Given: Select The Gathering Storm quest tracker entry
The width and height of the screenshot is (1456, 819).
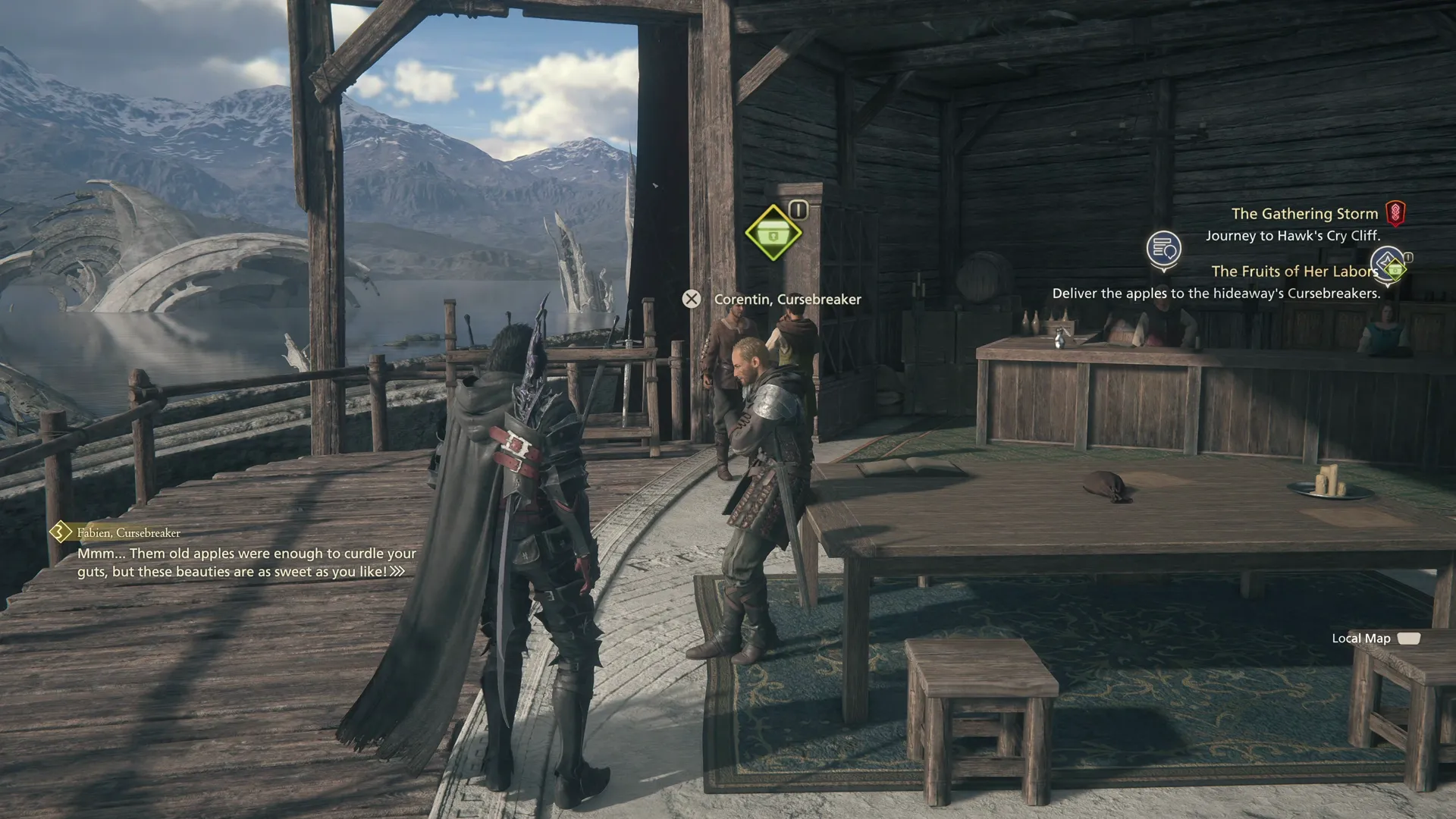Looking at the screenshot, I should 1304,214.
